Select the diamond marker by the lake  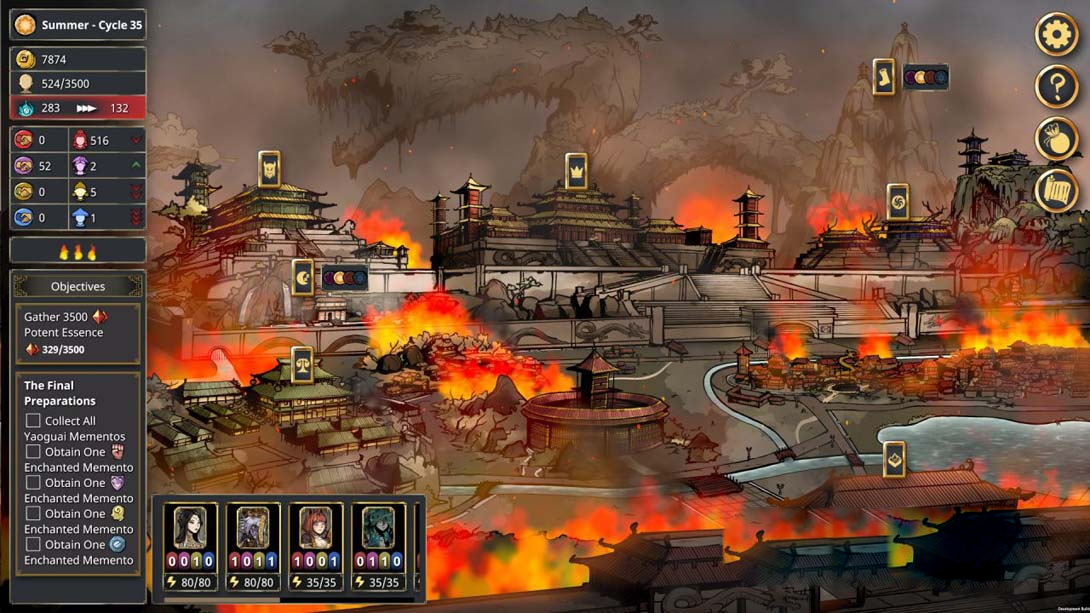coord(894,459)
